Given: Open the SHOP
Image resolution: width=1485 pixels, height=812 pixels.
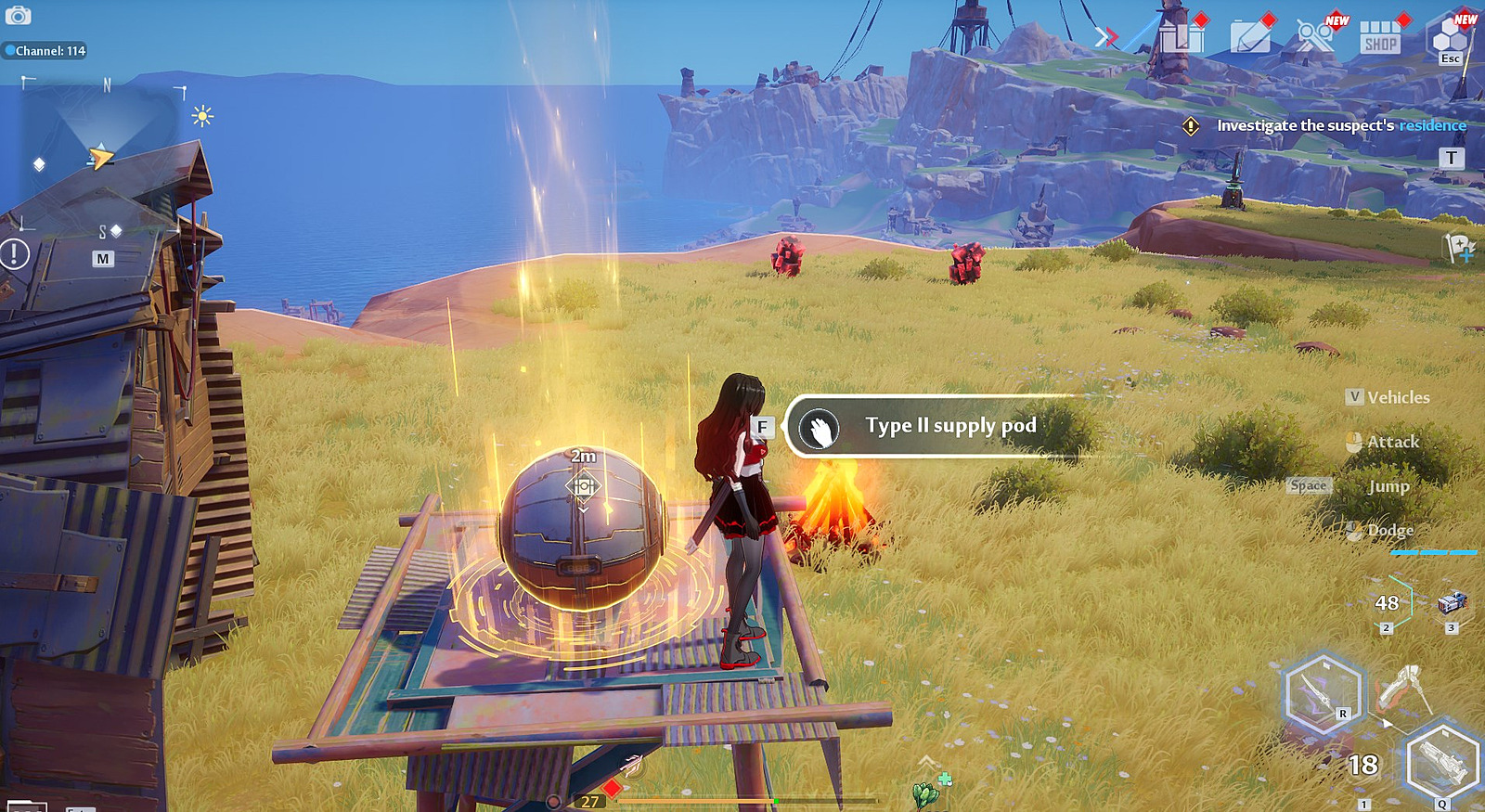Looking at the screenshot, I should click(x=1380, y=38).
